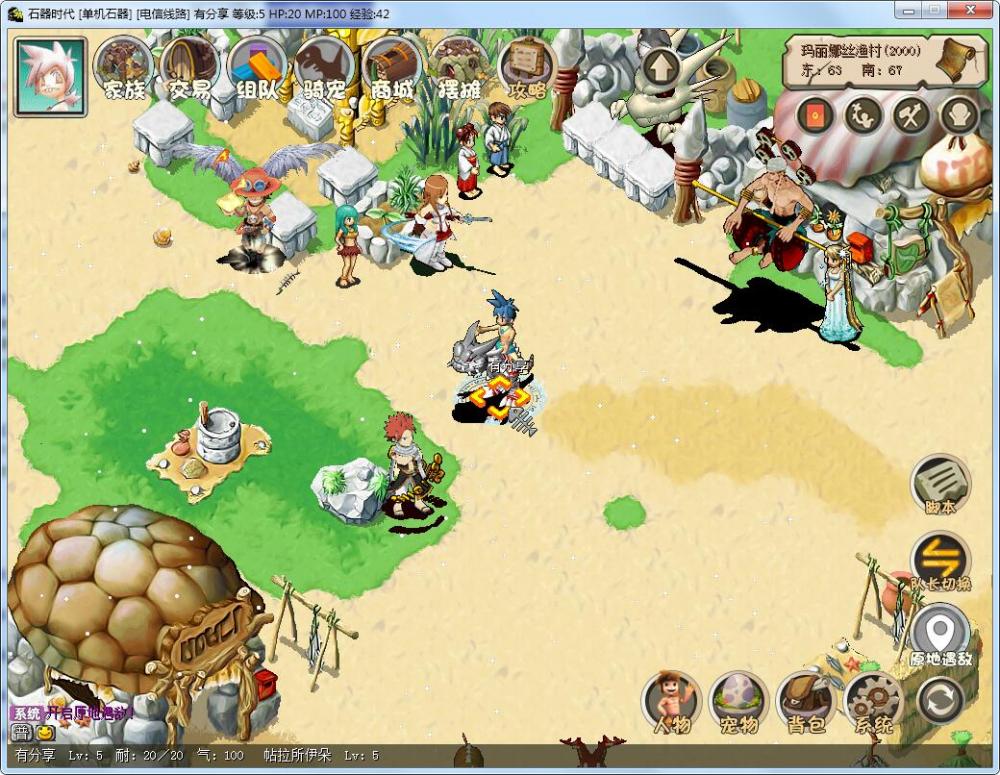Open the 交易 (Trade) menu
The height and width of the screenshot is (775, 1000).
[x=190, y=67]
